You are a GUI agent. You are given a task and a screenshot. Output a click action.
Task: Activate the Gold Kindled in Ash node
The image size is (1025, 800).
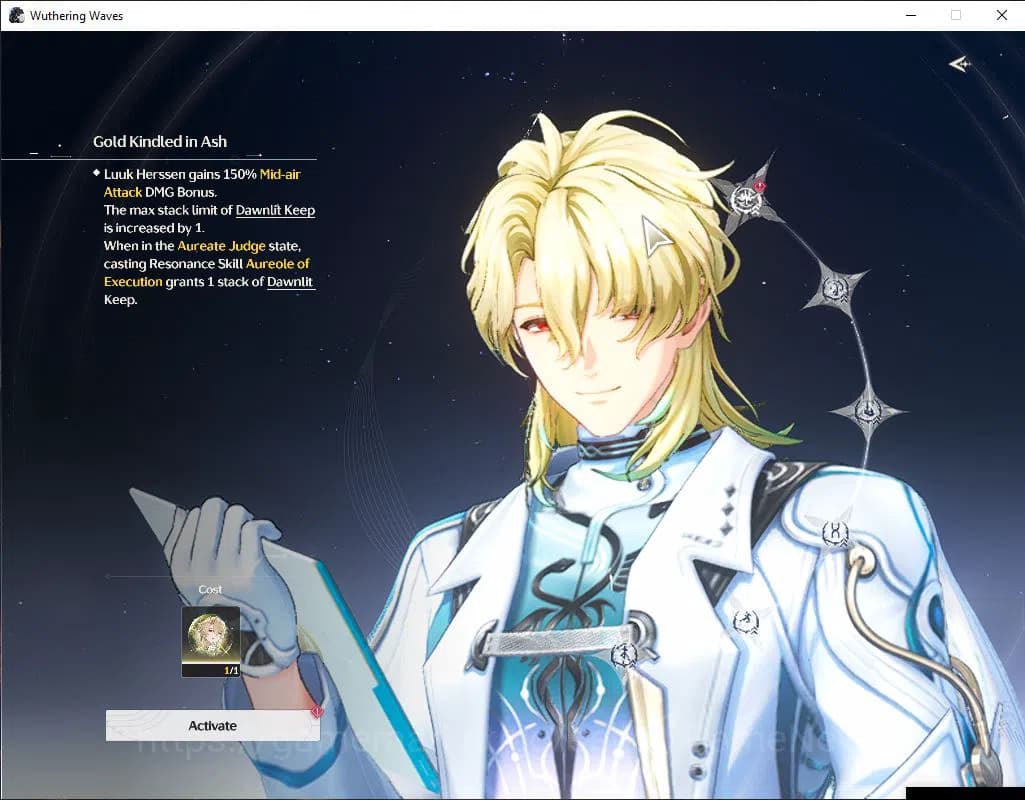point(212,726)
